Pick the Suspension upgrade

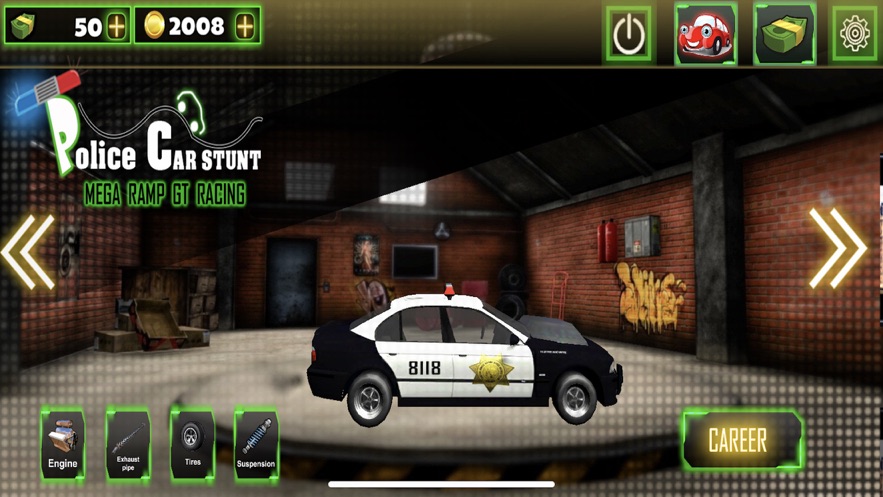coord(256,444)
